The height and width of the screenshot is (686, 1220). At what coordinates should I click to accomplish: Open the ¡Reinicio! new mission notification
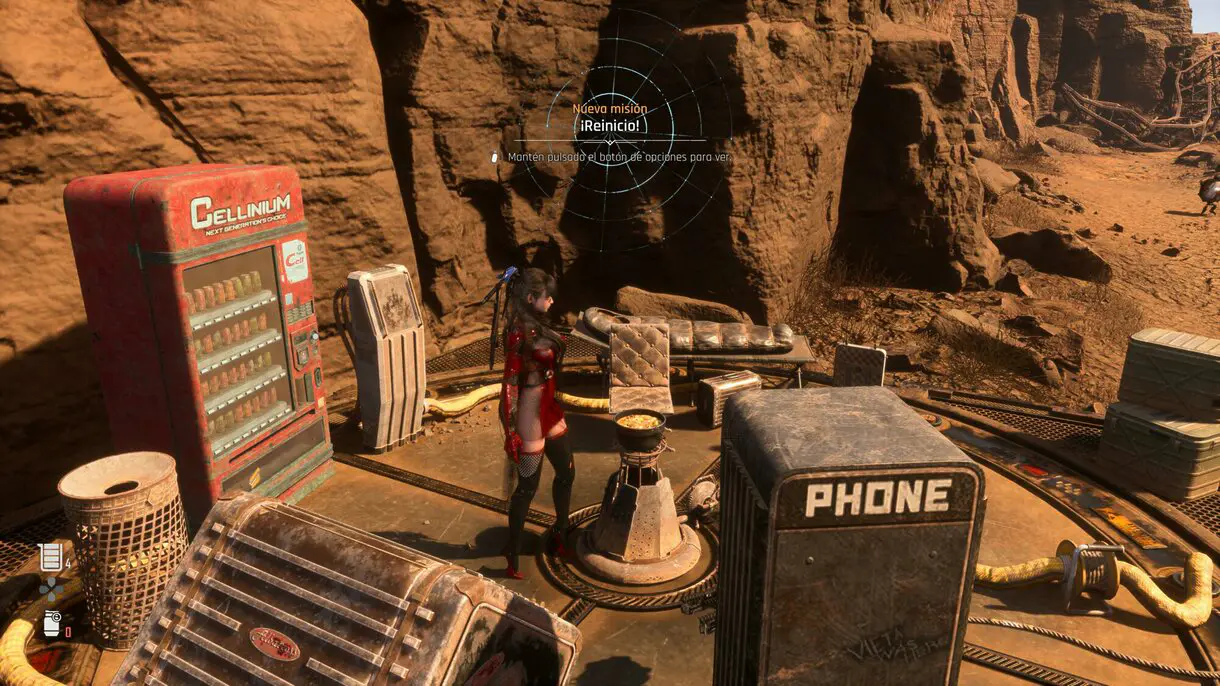610,127
